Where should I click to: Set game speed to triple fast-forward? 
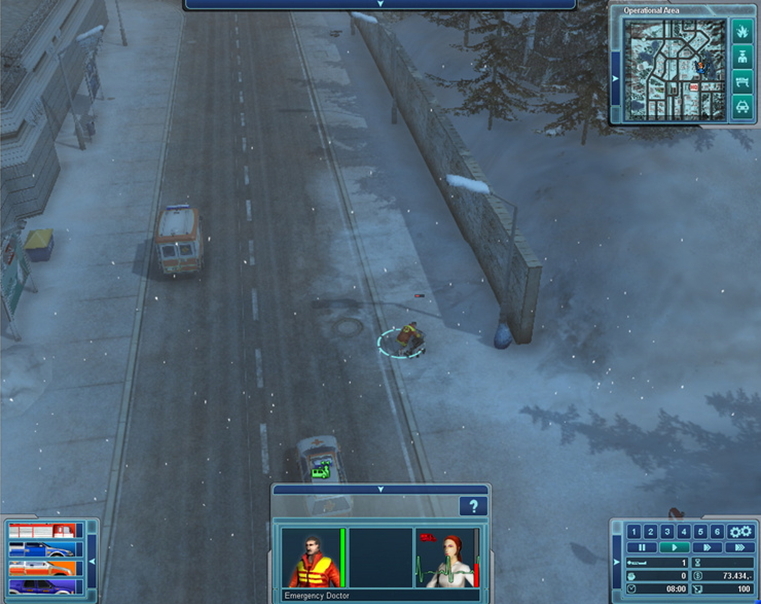(x=741, y=548)
